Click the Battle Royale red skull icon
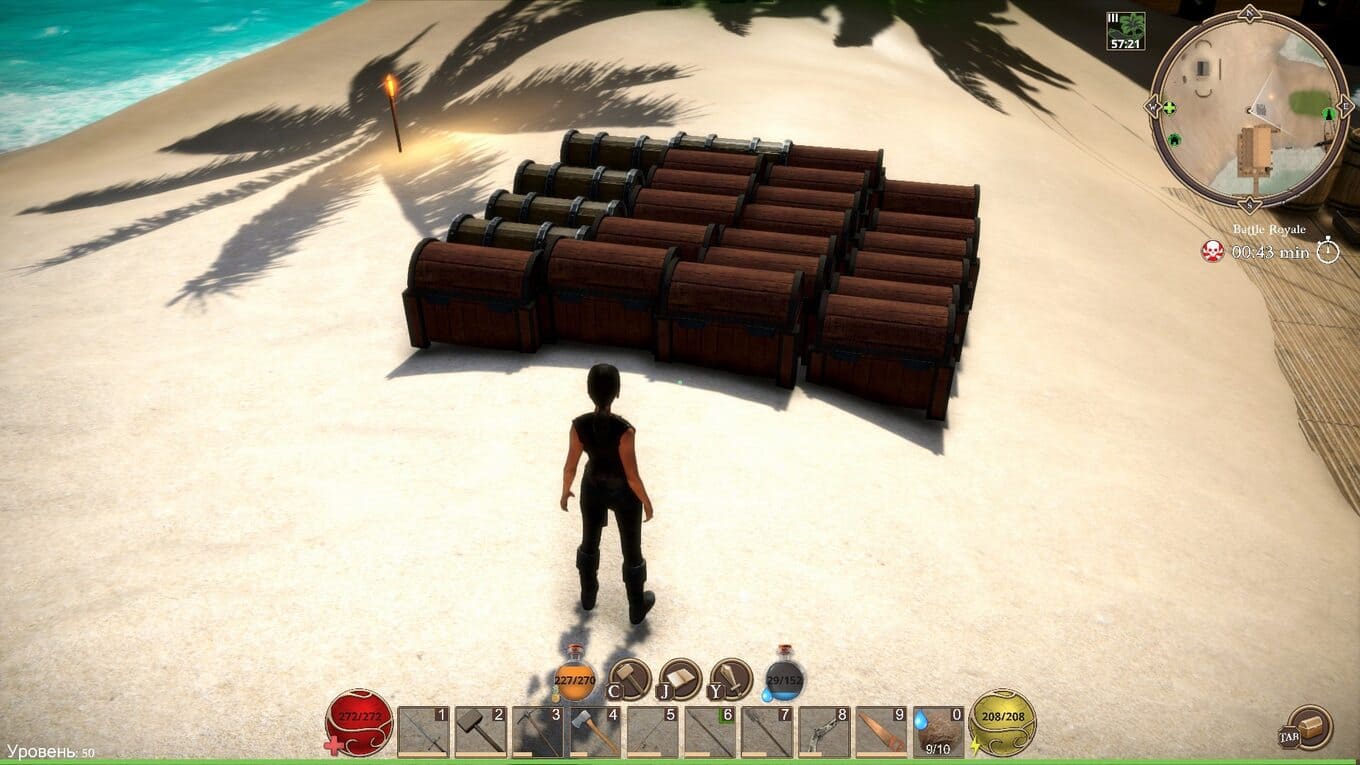The width and height of the screenshot is (1360, 765). click(x=1212, y=251)
